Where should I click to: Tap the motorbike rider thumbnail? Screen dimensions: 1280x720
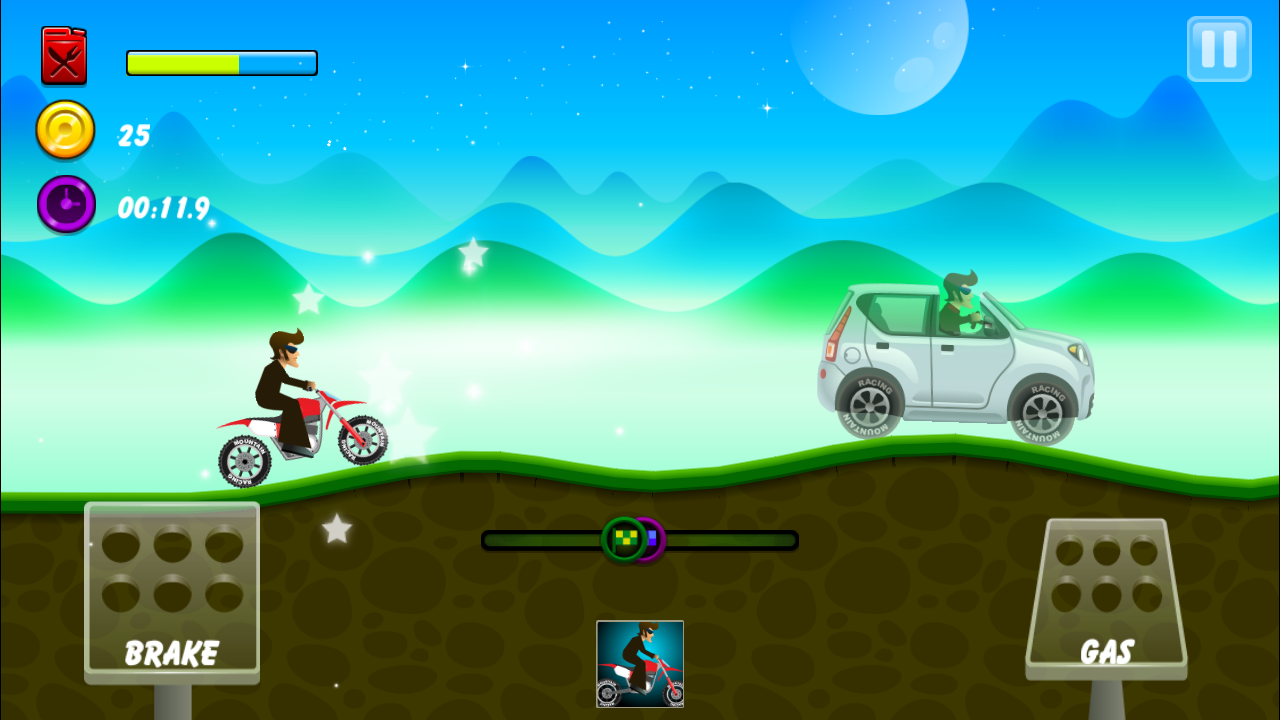[640, 664]
